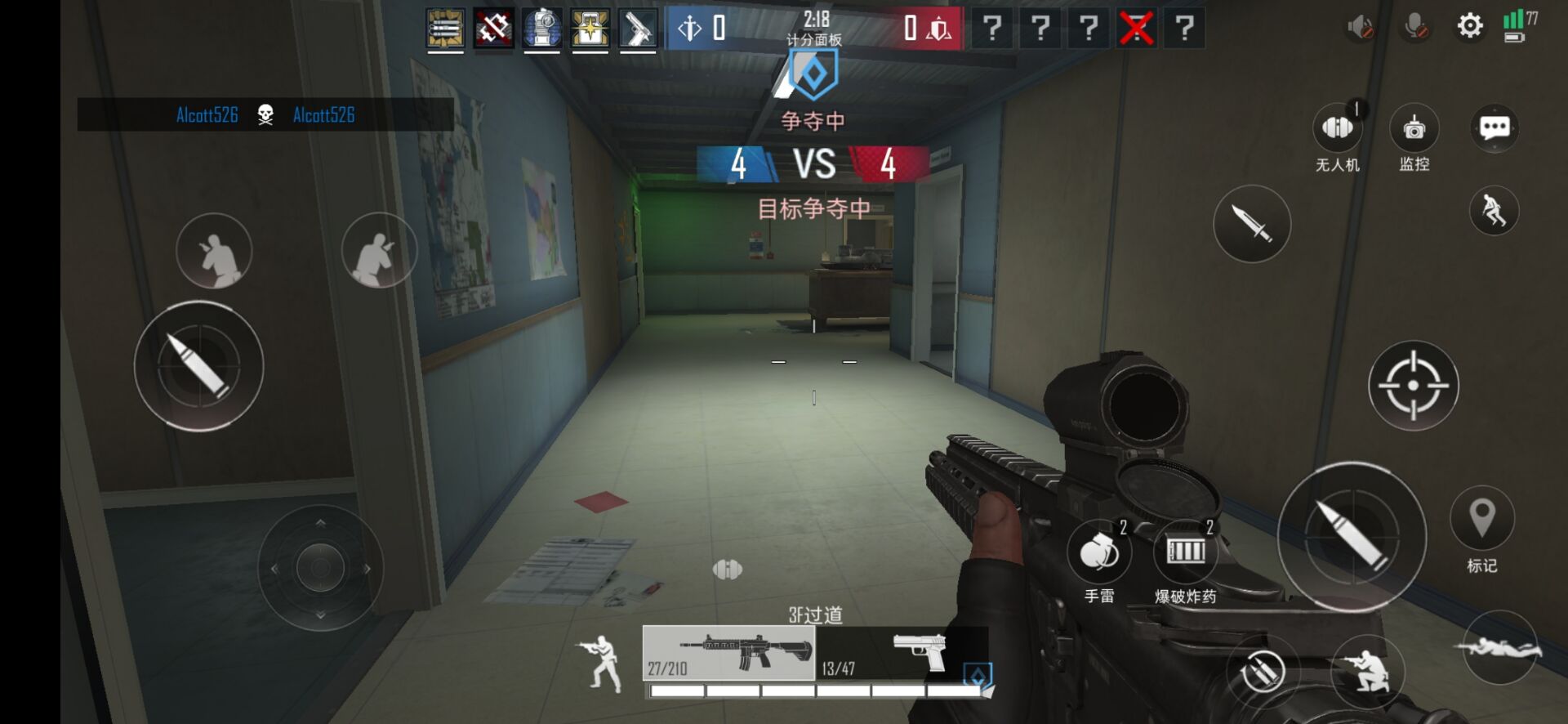Viewport: 1568px width, 724px height.
Task: Go prone with the lying soldier button
Action: tap(1499, 648)
